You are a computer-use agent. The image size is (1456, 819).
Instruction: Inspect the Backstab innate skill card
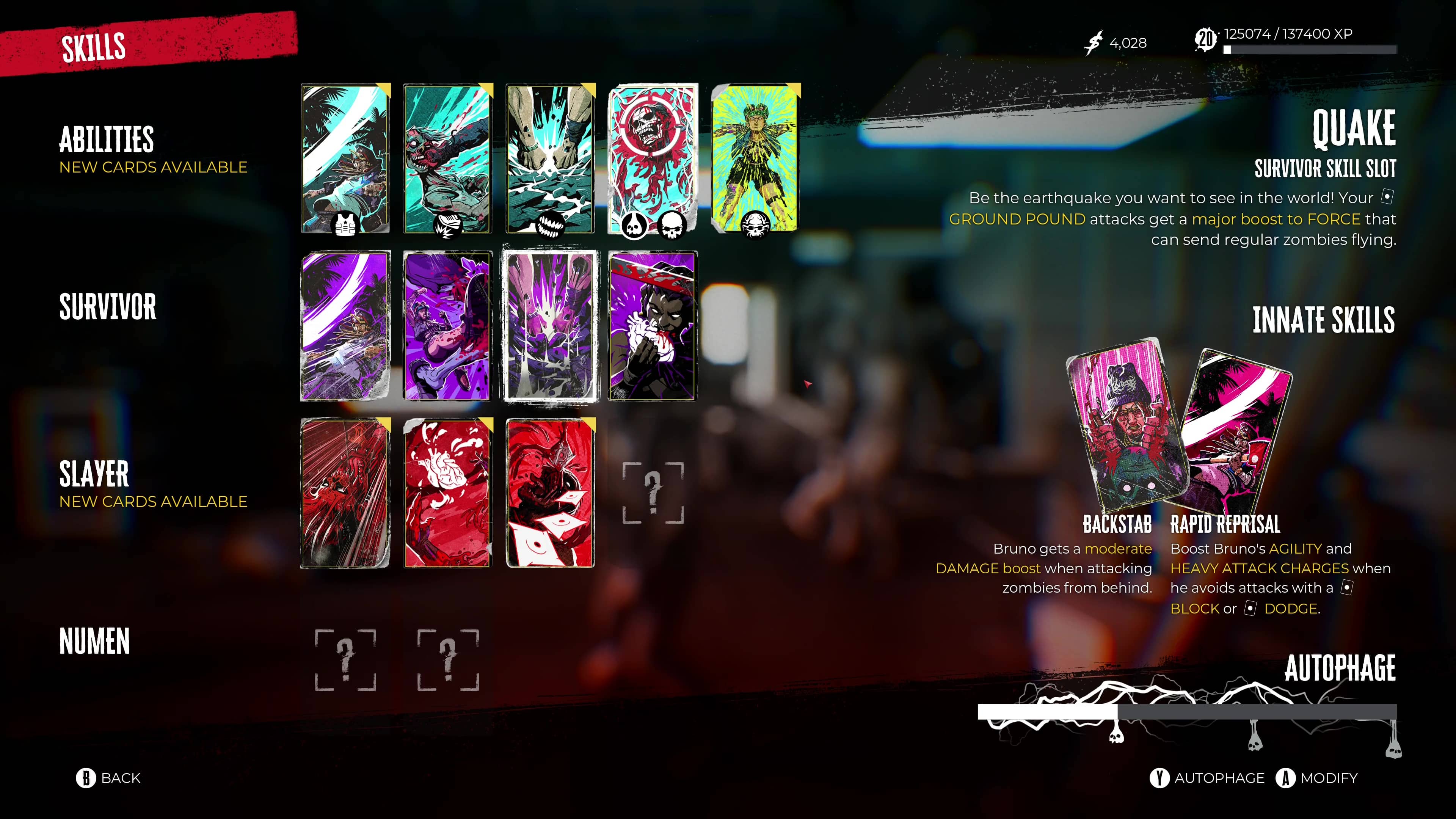pyautogui.click(x=1125, y=424)
